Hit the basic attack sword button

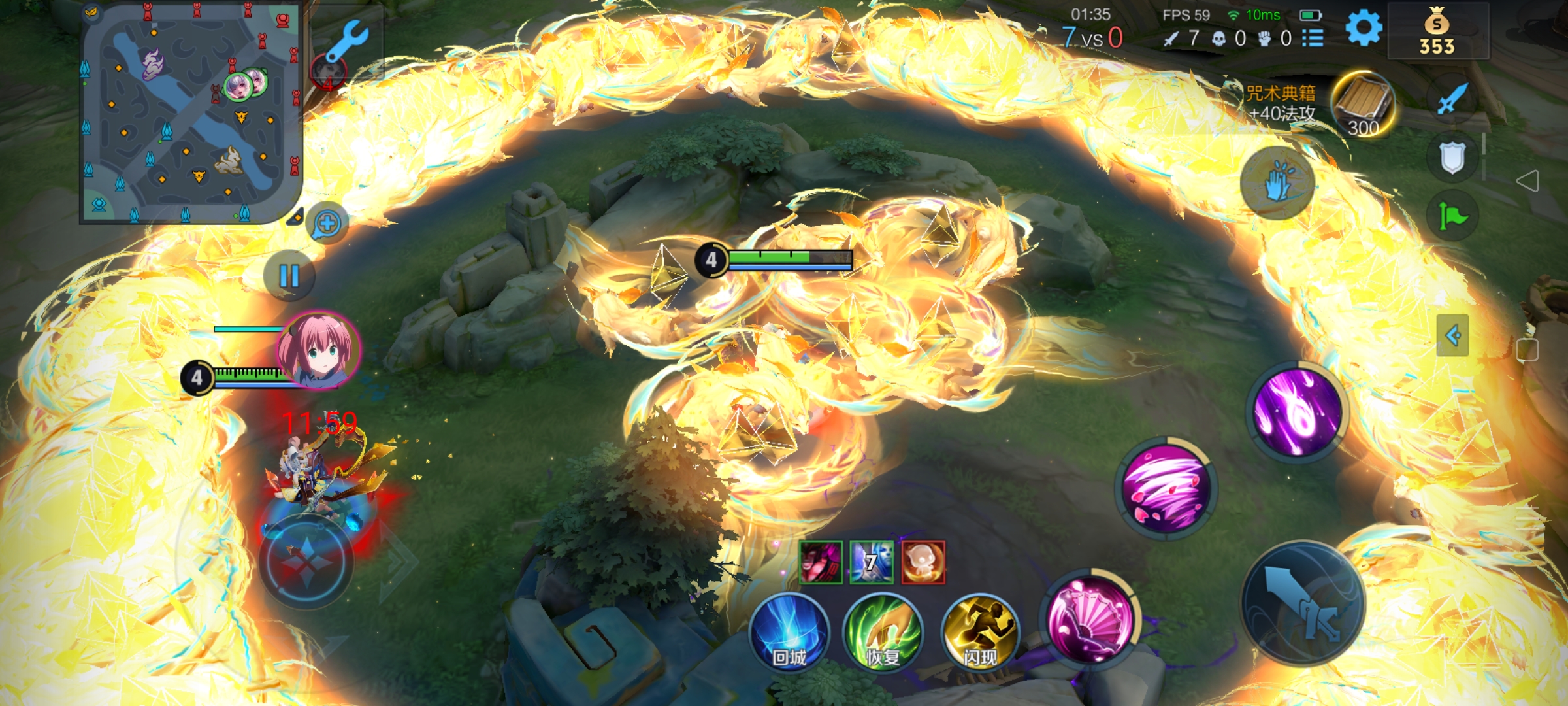[x=1303, y=604]
